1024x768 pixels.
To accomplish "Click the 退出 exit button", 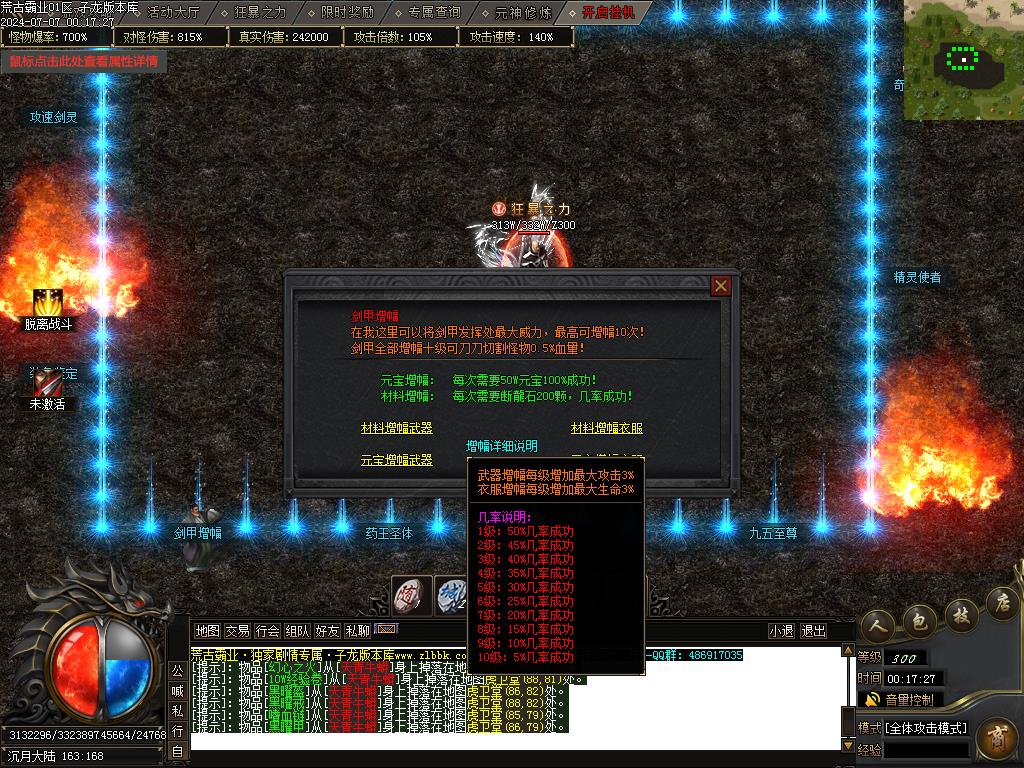I will (813, 631).
